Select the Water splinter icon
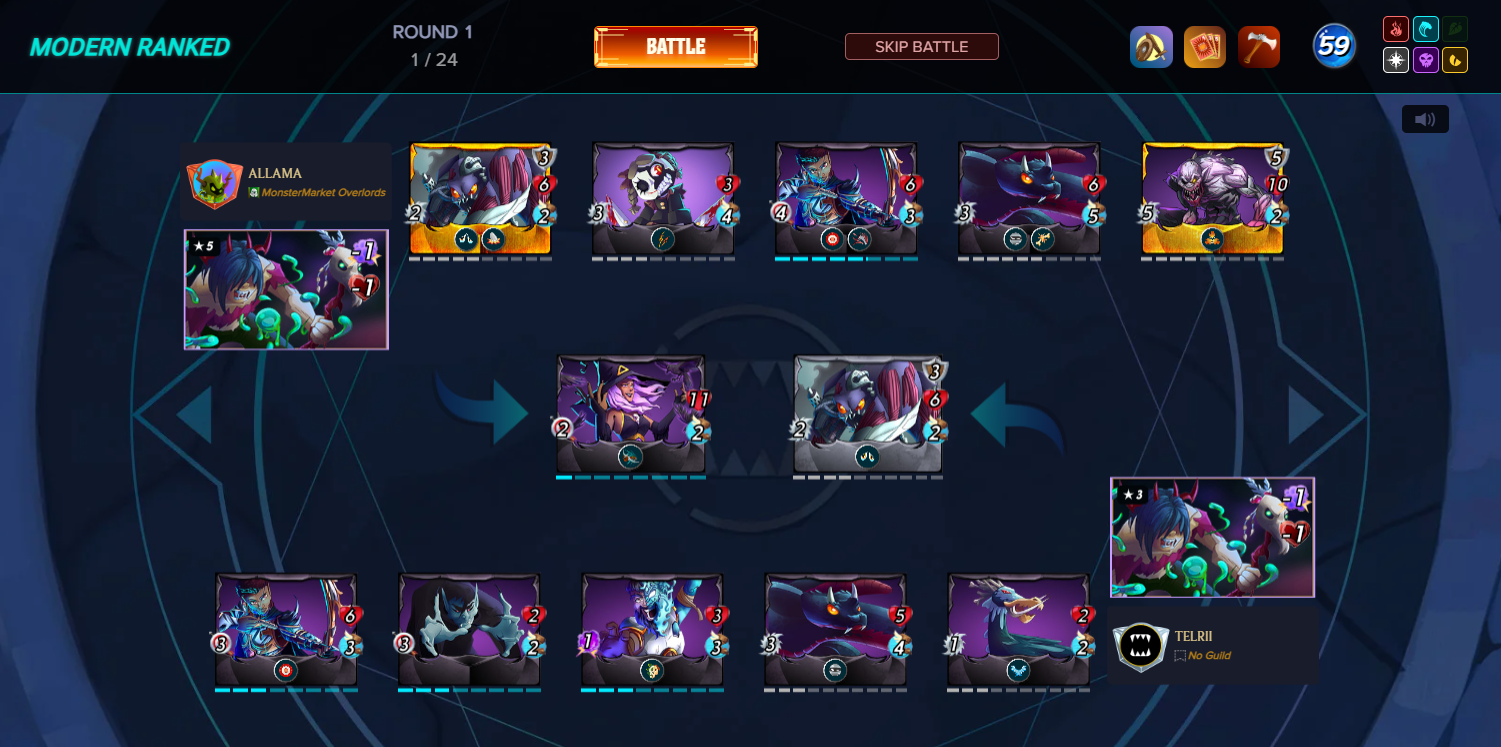The image size is (1501, 747). [x=1427, y=30]
